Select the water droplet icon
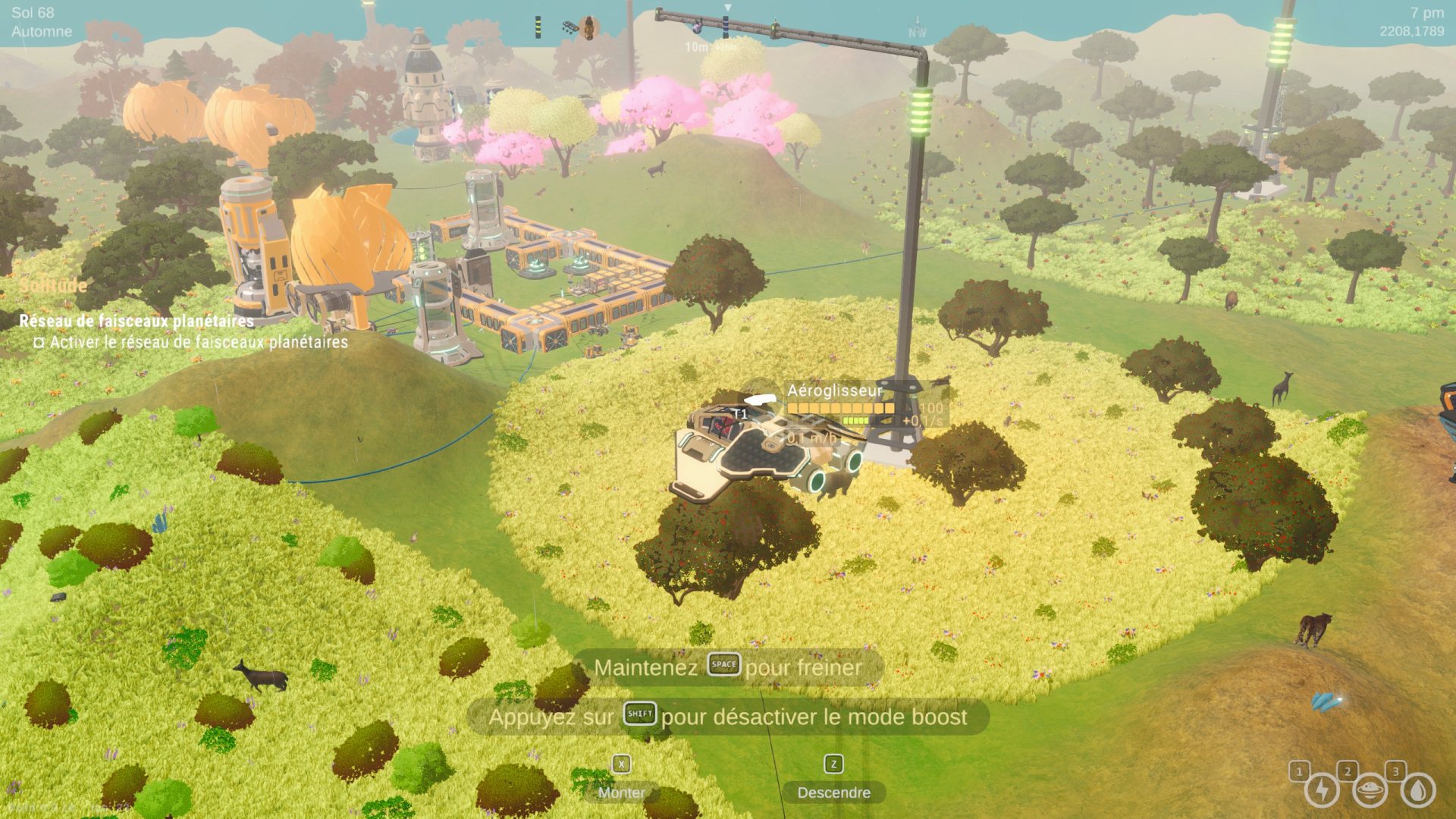Viewport: 1456px width, 819px height. click(x=1417, y=791)
